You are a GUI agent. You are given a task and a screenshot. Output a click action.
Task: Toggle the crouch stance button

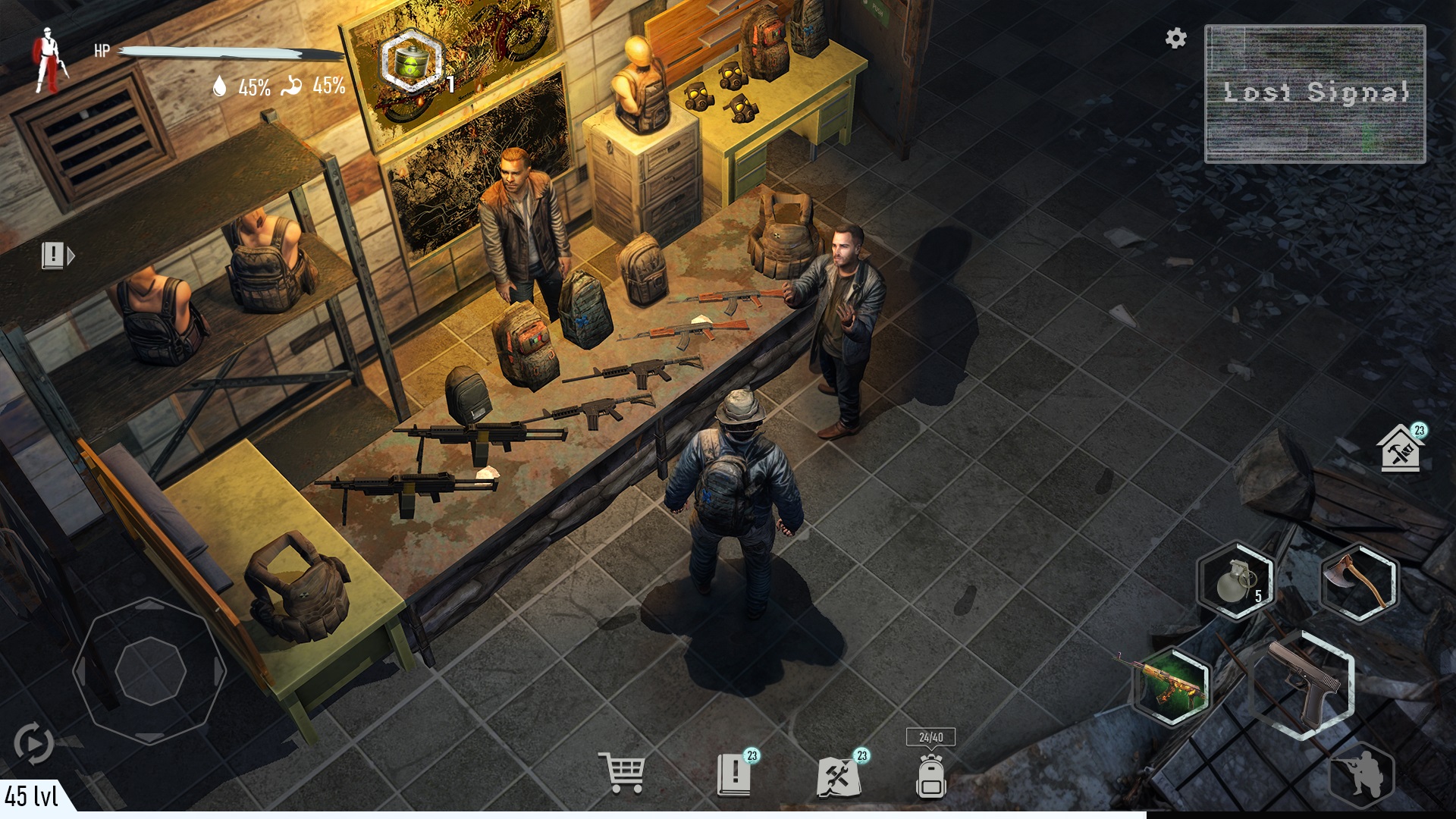pos(1362,774)
